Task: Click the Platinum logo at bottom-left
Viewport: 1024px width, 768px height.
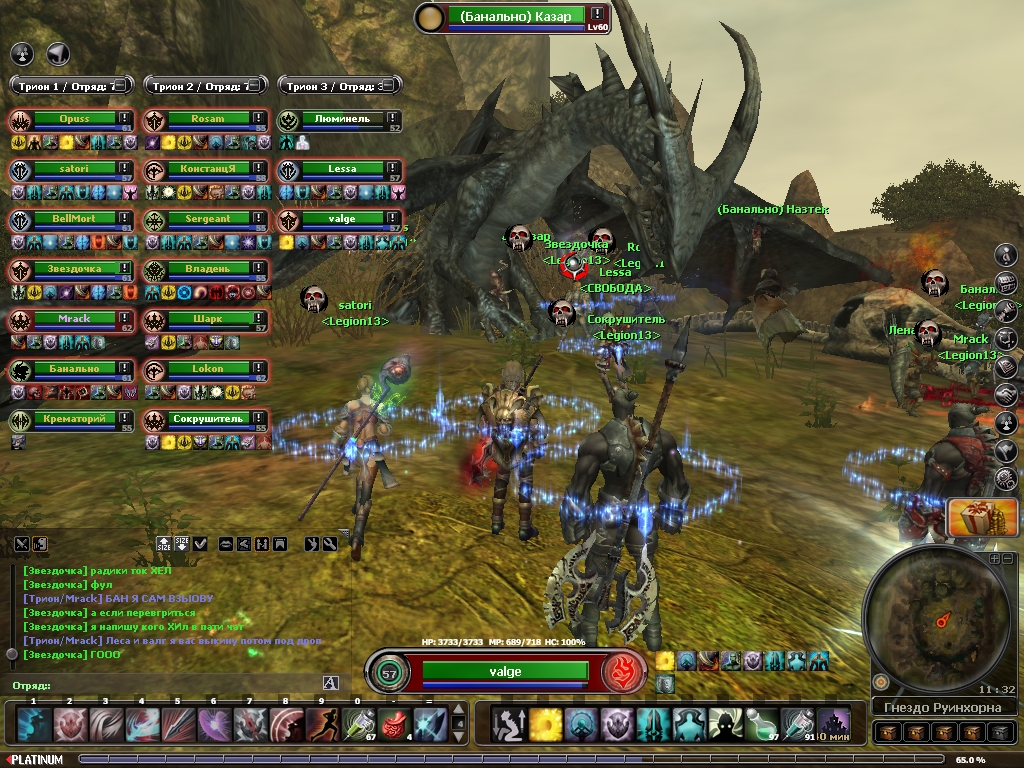Action: coord(35,760)
